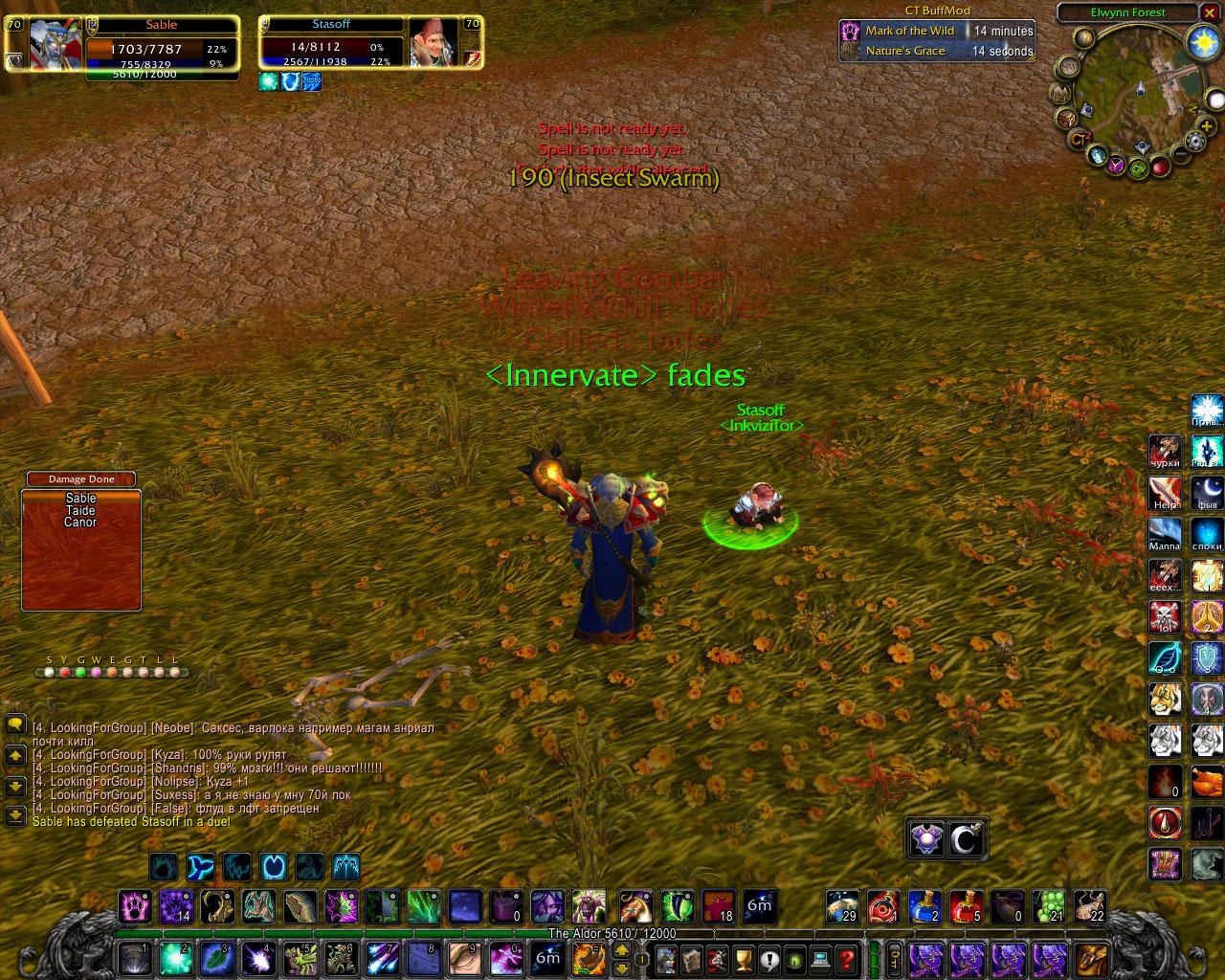Screen dimensions: 1225x980
Task: Use the crescent moon icon in the small bar
Action: [x=967, y=840]
